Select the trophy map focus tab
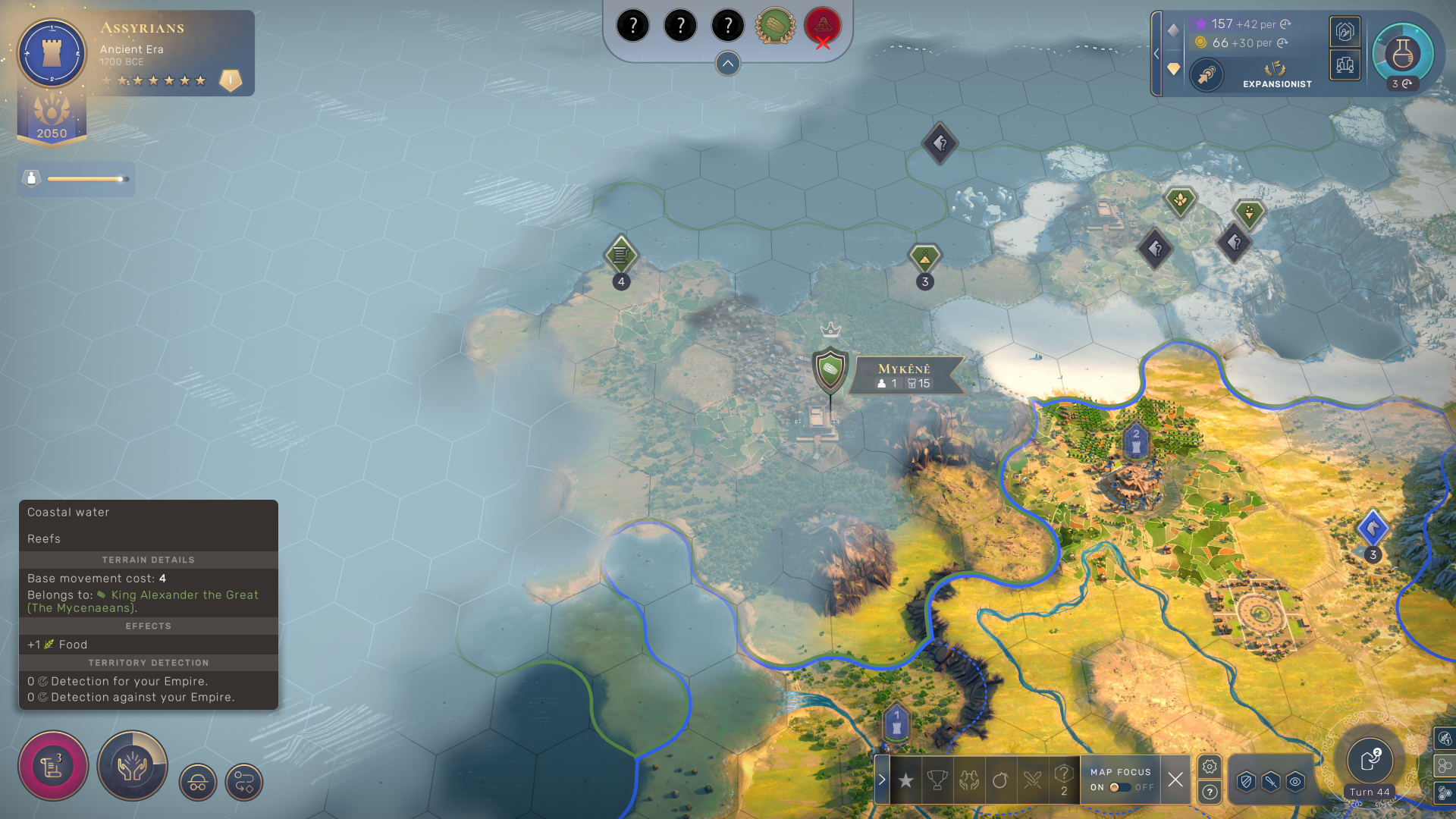Image resolution: width=1456 pixels, height=819 pixels. click(937, 778)
